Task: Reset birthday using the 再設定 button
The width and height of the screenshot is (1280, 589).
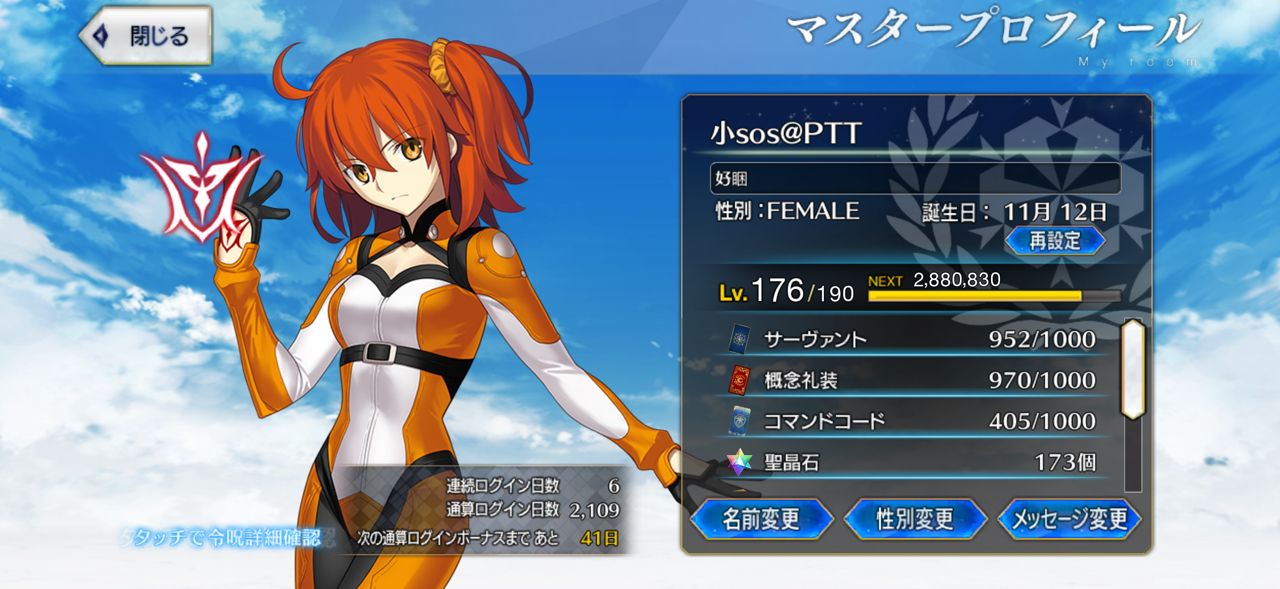Action: click(1054, 240)
